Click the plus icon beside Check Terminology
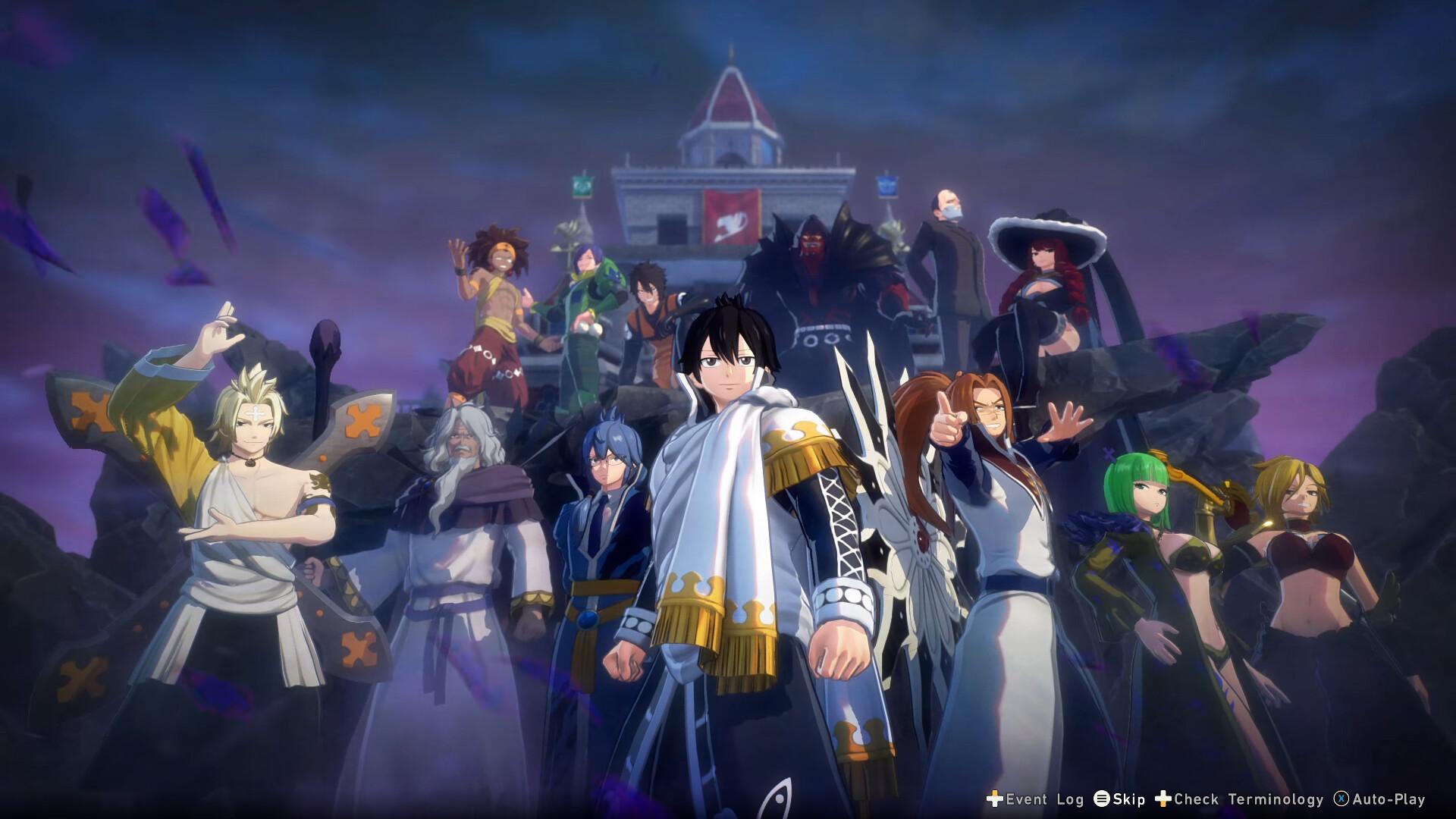The image size is (1456, 819). pyautogui.click(x=1163, y=800)
